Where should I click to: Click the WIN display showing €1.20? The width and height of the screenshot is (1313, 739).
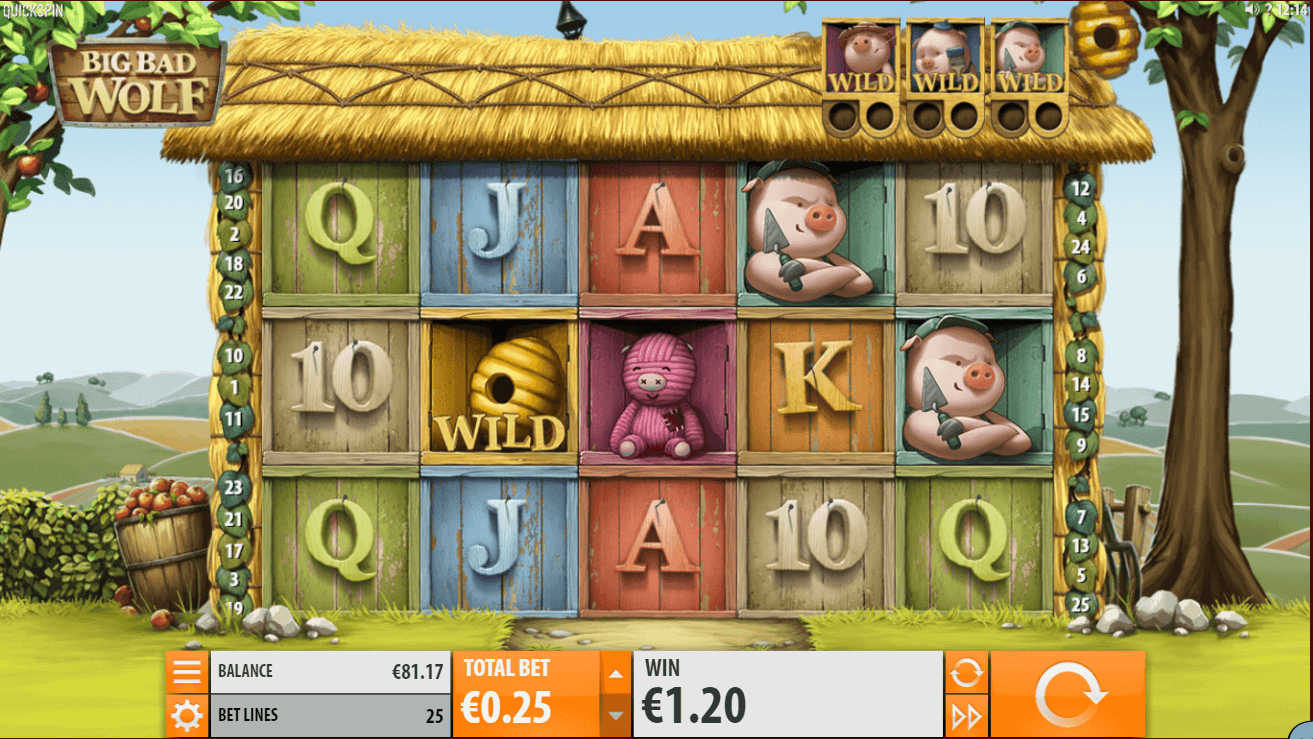coord(786,692)
